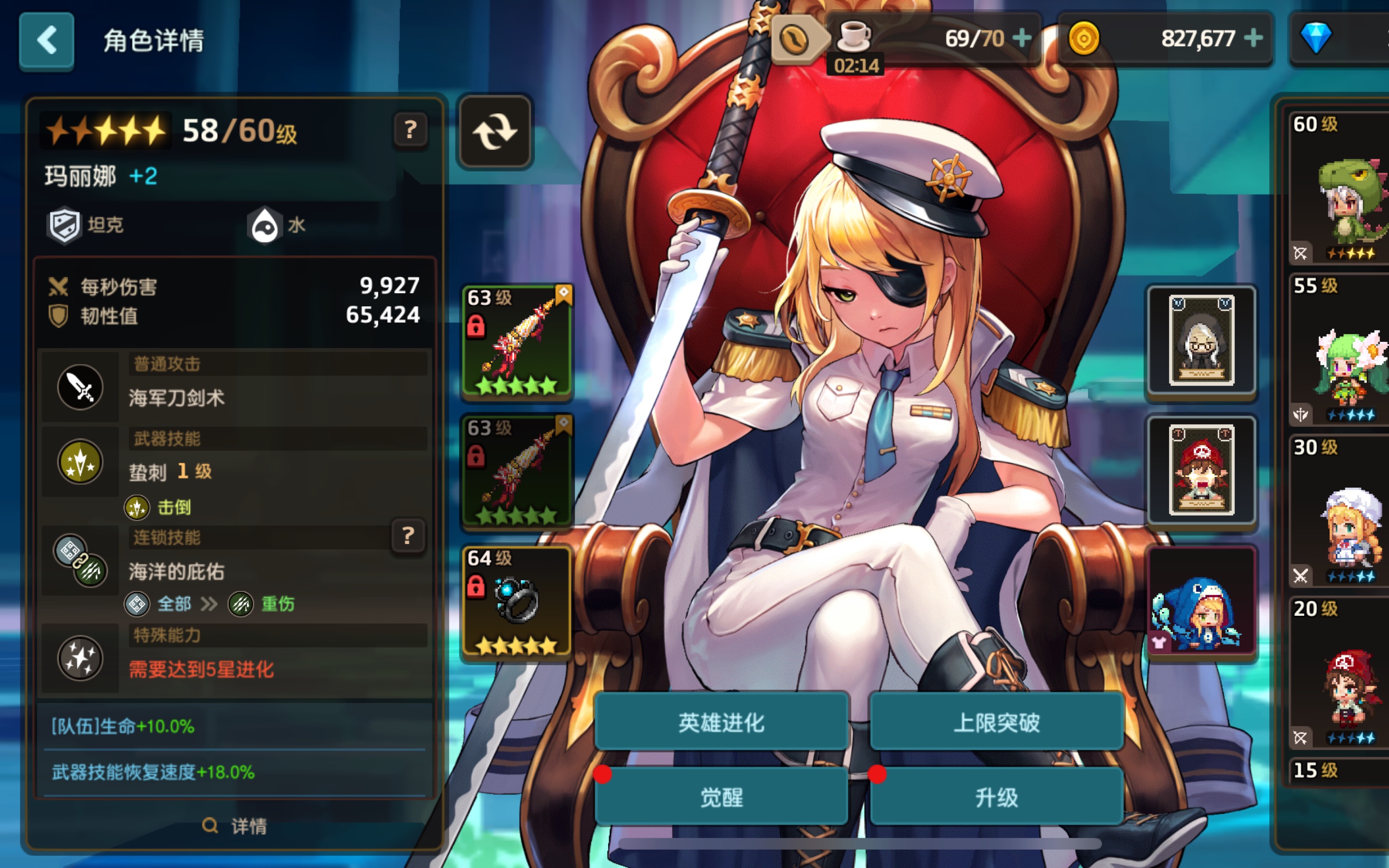1389x868 pixels.
Task: Add more coffee stamina with the plus
Action: click(1021, 39)
